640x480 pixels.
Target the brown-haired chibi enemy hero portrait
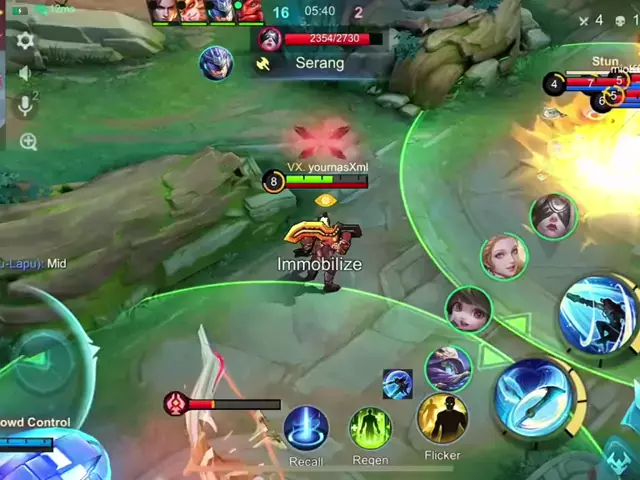pyautogui.click(x=468, y=309)
